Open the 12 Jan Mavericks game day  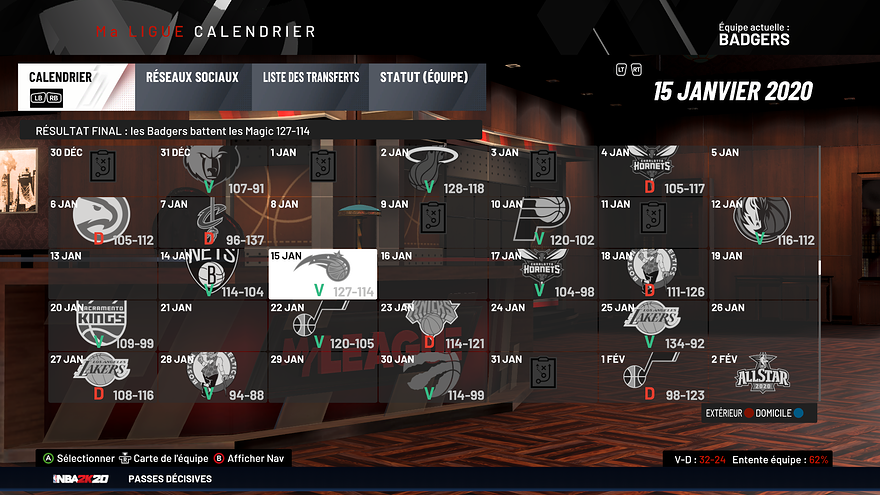click(x=763, y=221)
